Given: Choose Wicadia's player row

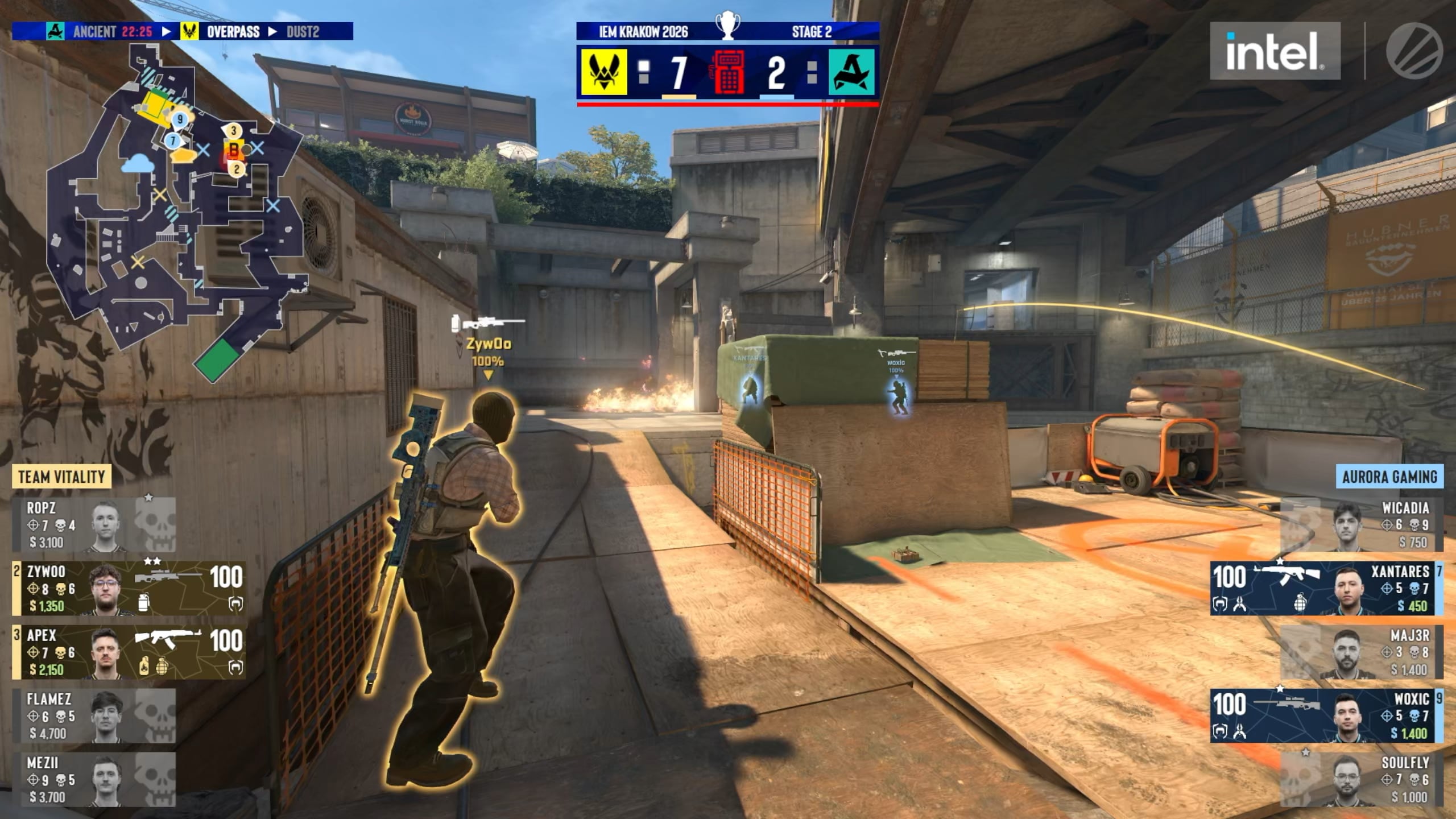Looking at the screenshot, I should click(1362, 524).
